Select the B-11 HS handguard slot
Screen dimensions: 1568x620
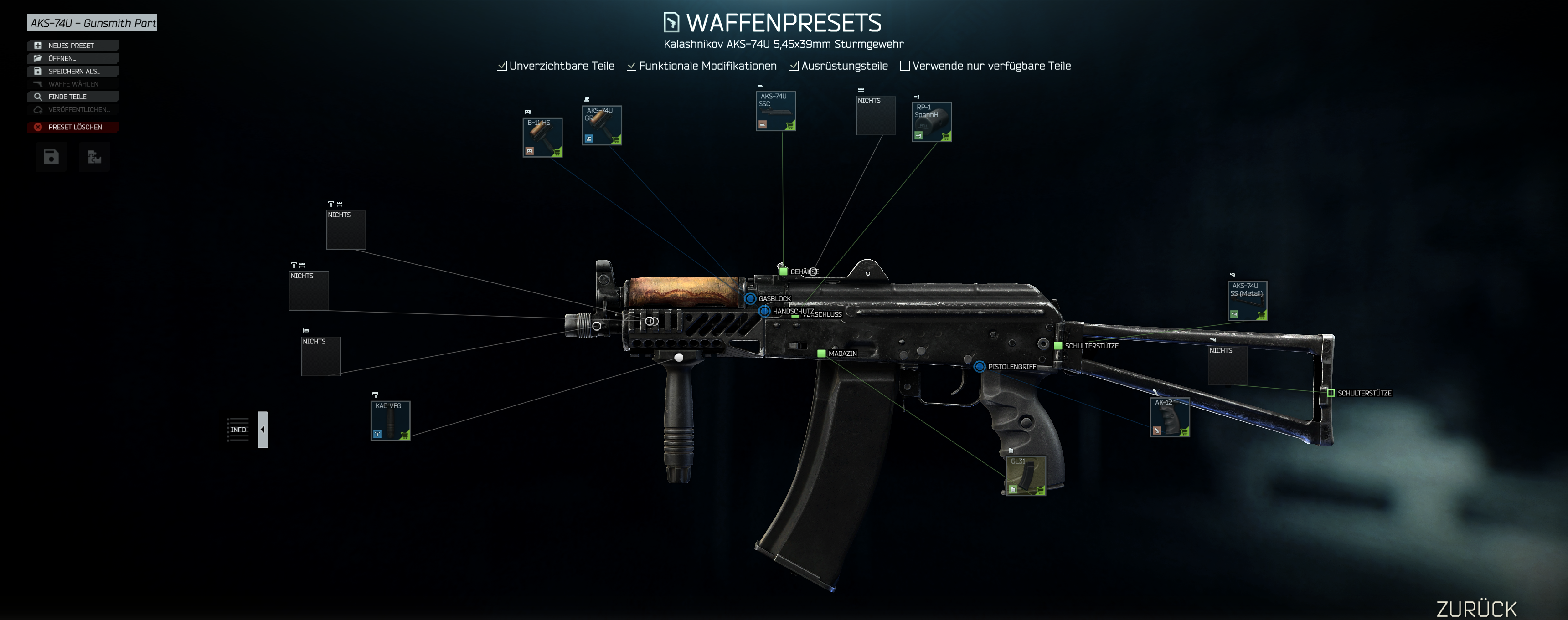coord(542,138)
